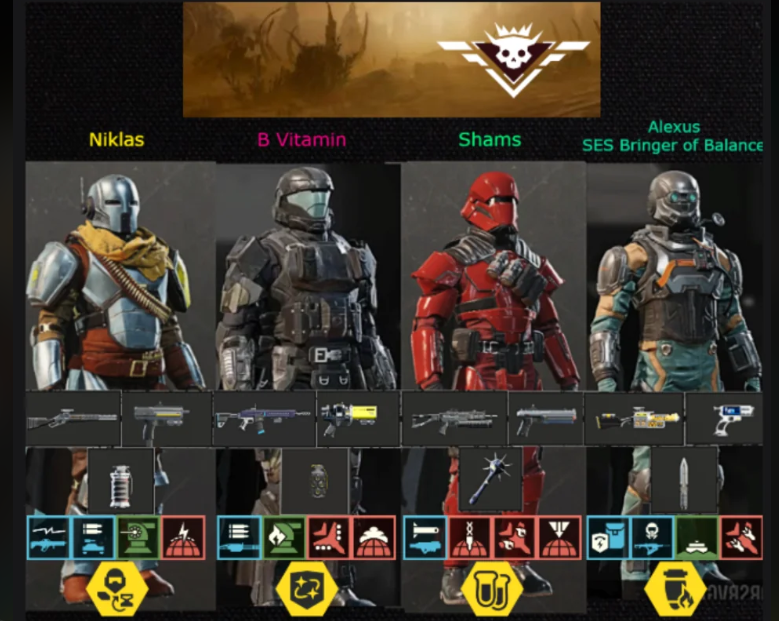Select B Vitamin's purple primary rifle slot
Screen dimensions: 779x621
point(262,418)
